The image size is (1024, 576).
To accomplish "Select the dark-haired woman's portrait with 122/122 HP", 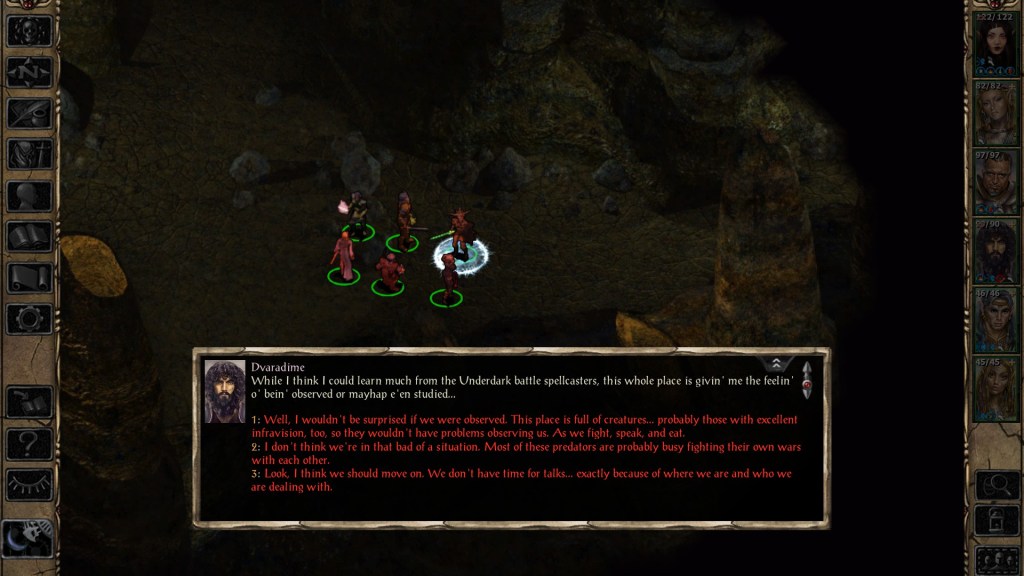I will point(996,46).
